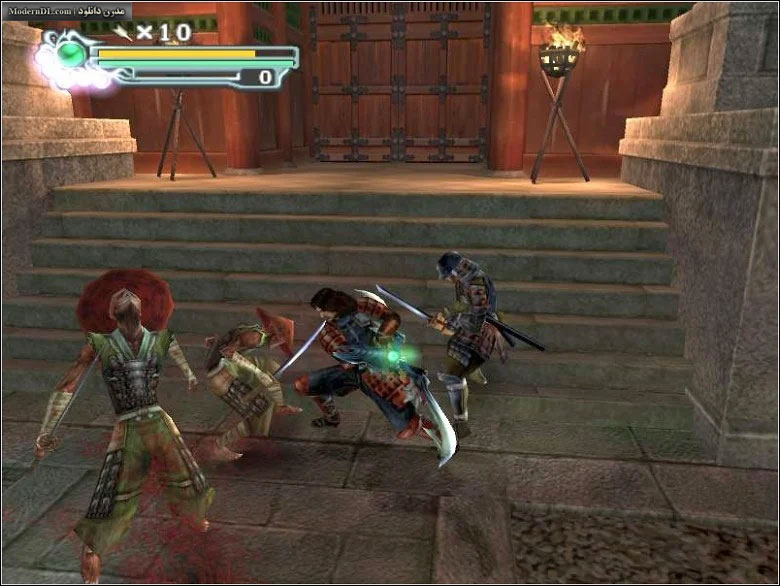
Task: Click the green magic orb icon
Action: pyautogui.click(x=72, y=54)
